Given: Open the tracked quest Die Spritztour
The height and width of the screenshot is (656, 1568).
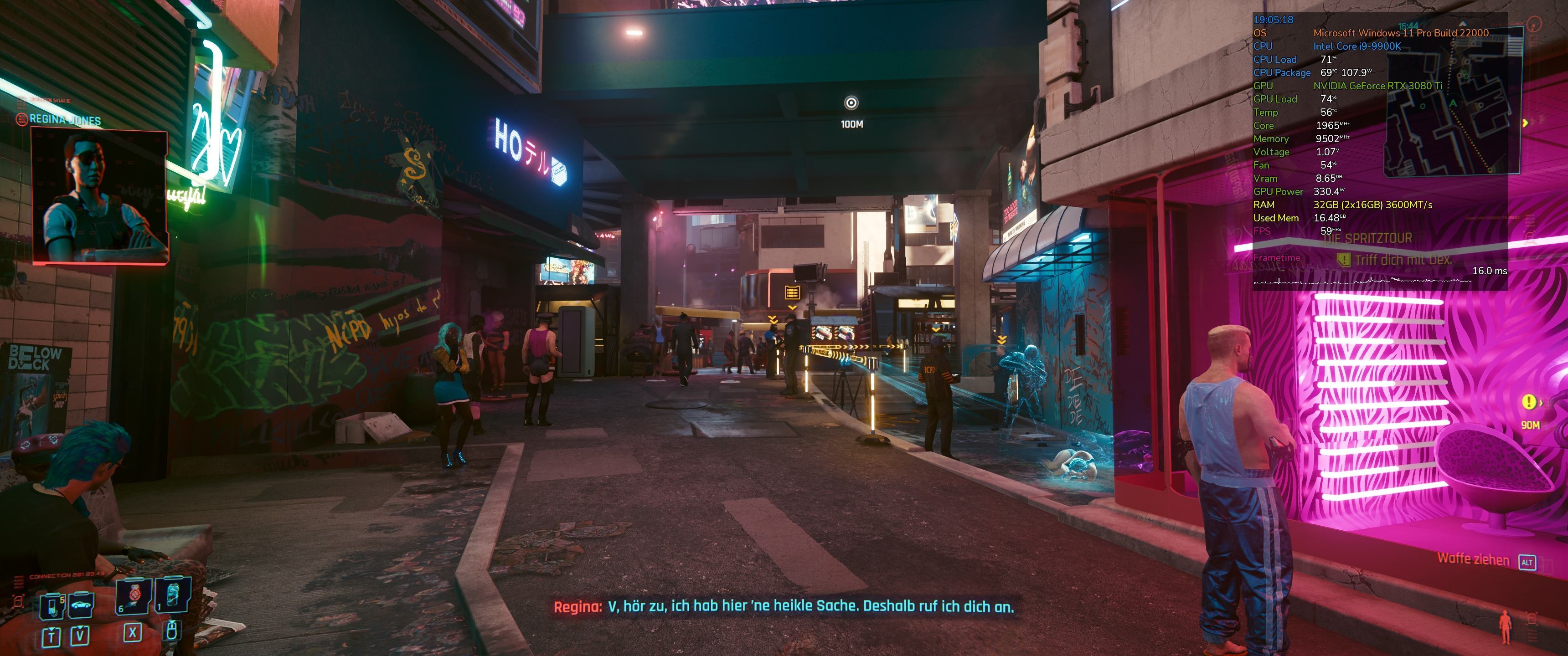Looking at the screenshot, I should pos(1368,239).
